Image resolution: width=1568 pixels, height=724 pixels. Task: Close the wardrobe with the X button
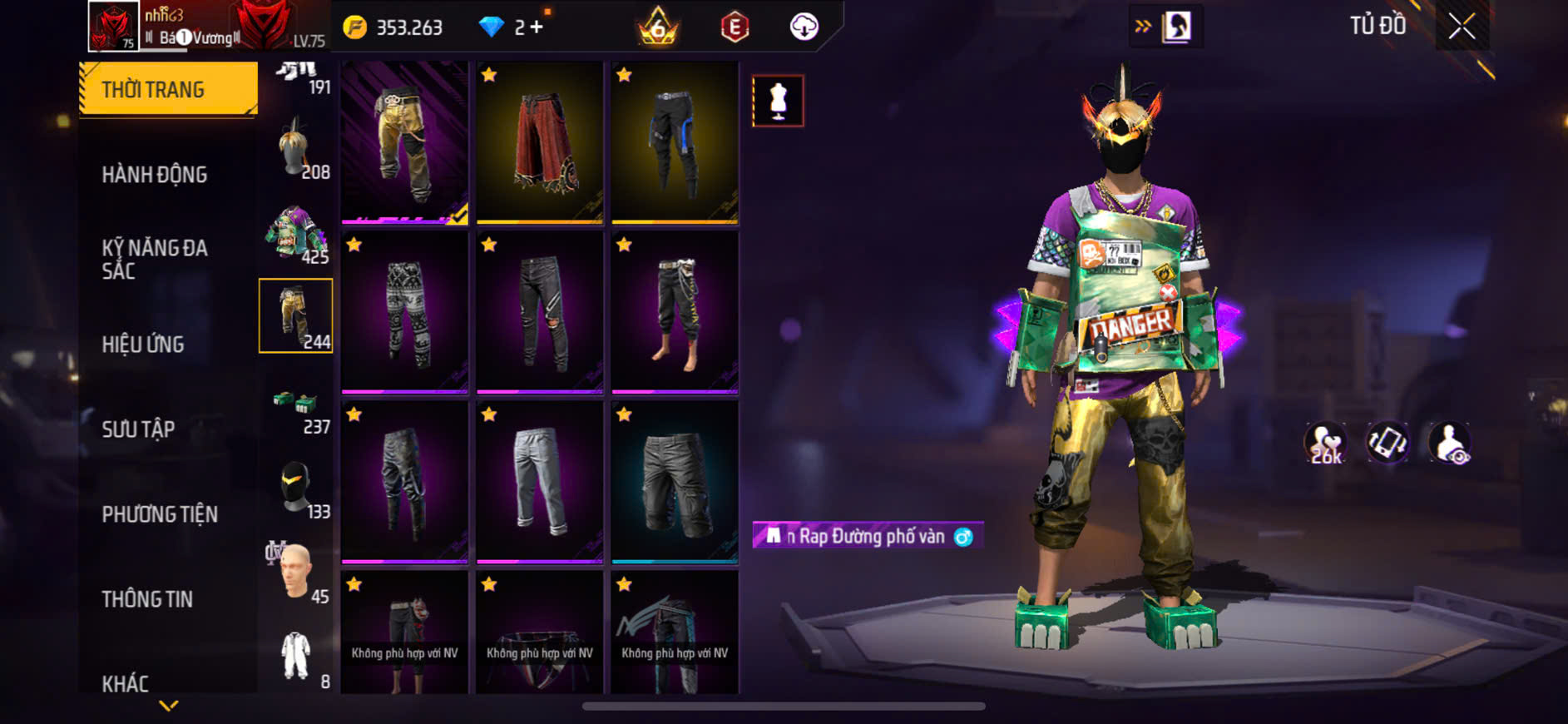click(1462, 27)
